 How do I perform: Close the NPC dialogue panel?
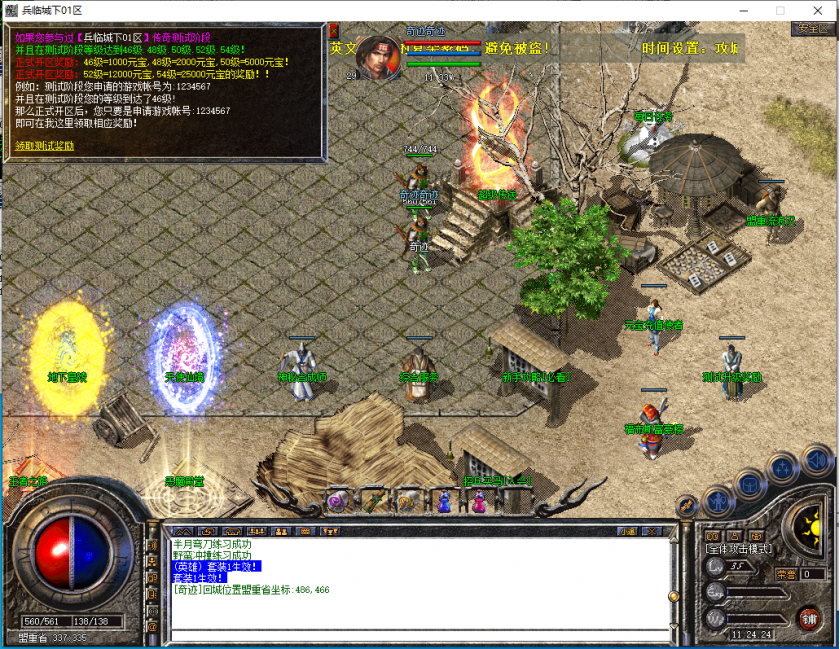point(333,31)
